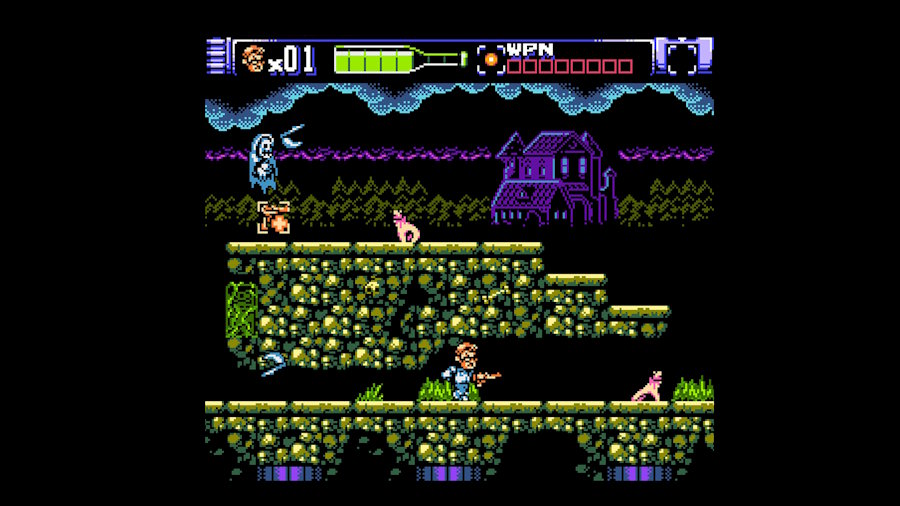Click the player face lives icon

tap(253, 60)
